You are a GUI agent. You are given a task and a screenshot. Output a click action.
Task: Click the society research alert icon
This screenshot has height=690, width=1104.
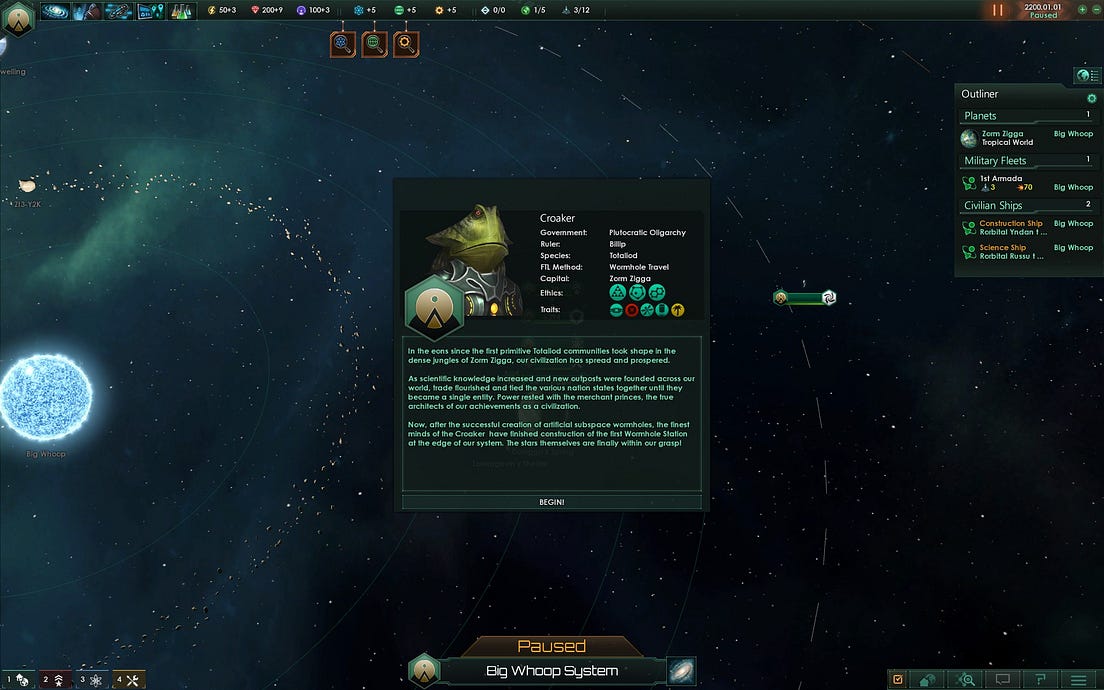[x=374, y=44]
